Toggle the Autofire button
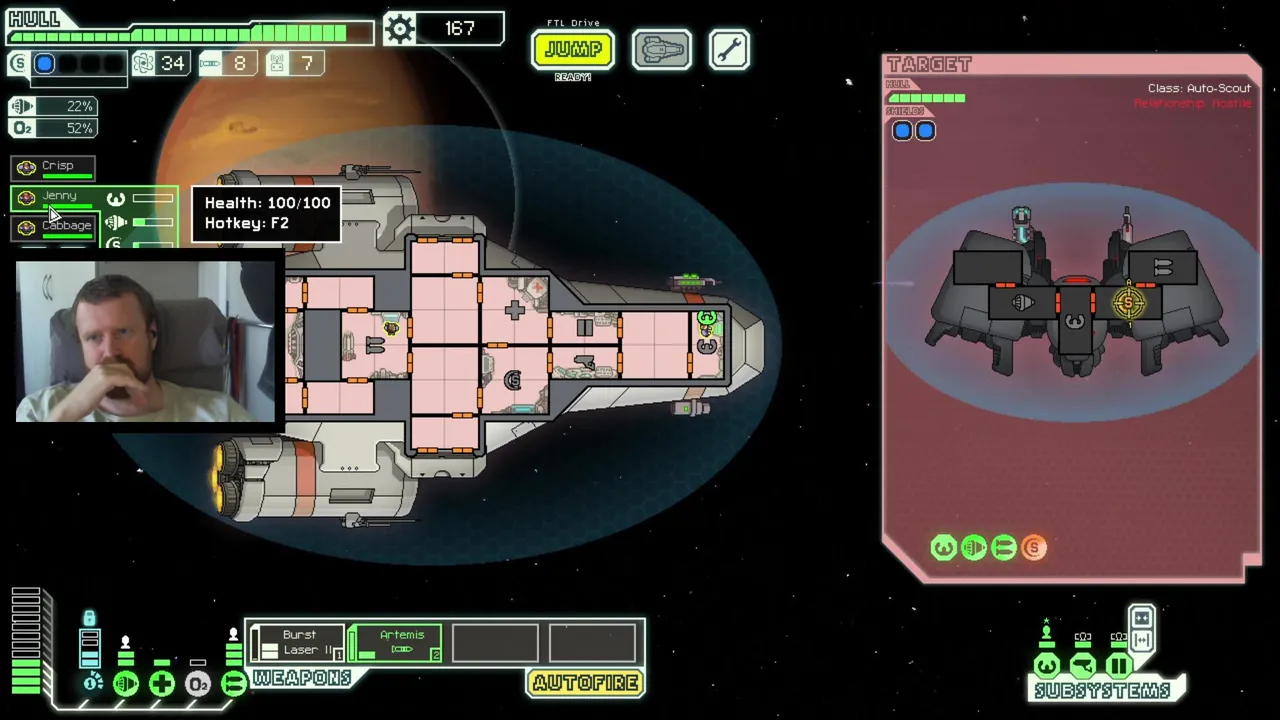Screen dimensions: 1280x720 click(585, 683)
